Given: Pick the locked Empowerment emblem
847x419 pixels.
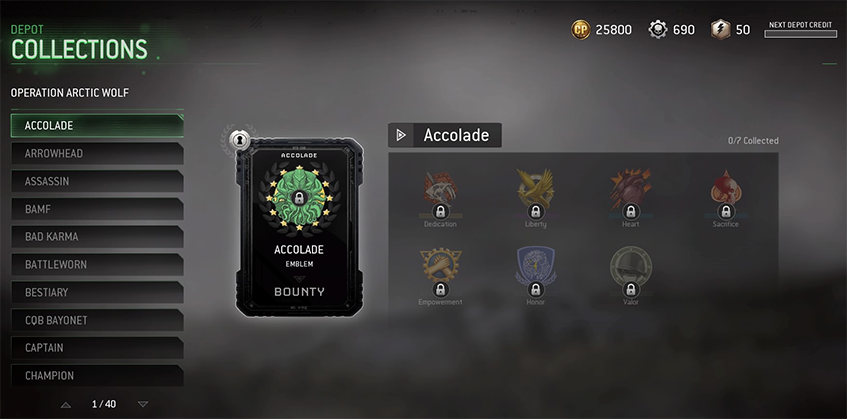Looking at the screenshot, I should [440, 272].
